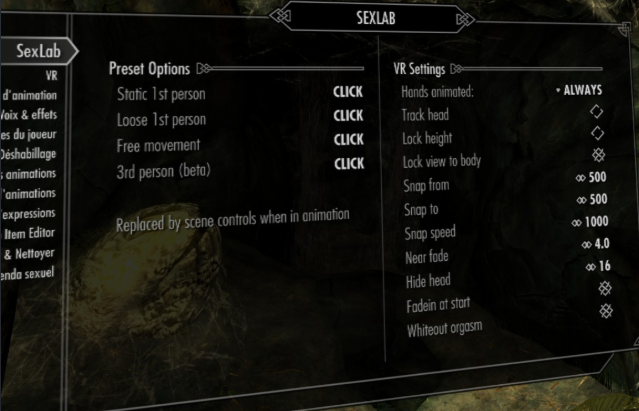Screen dimensions: 639x411
Task: Open the Voix & effets page
Action: (x=29, y=114)
